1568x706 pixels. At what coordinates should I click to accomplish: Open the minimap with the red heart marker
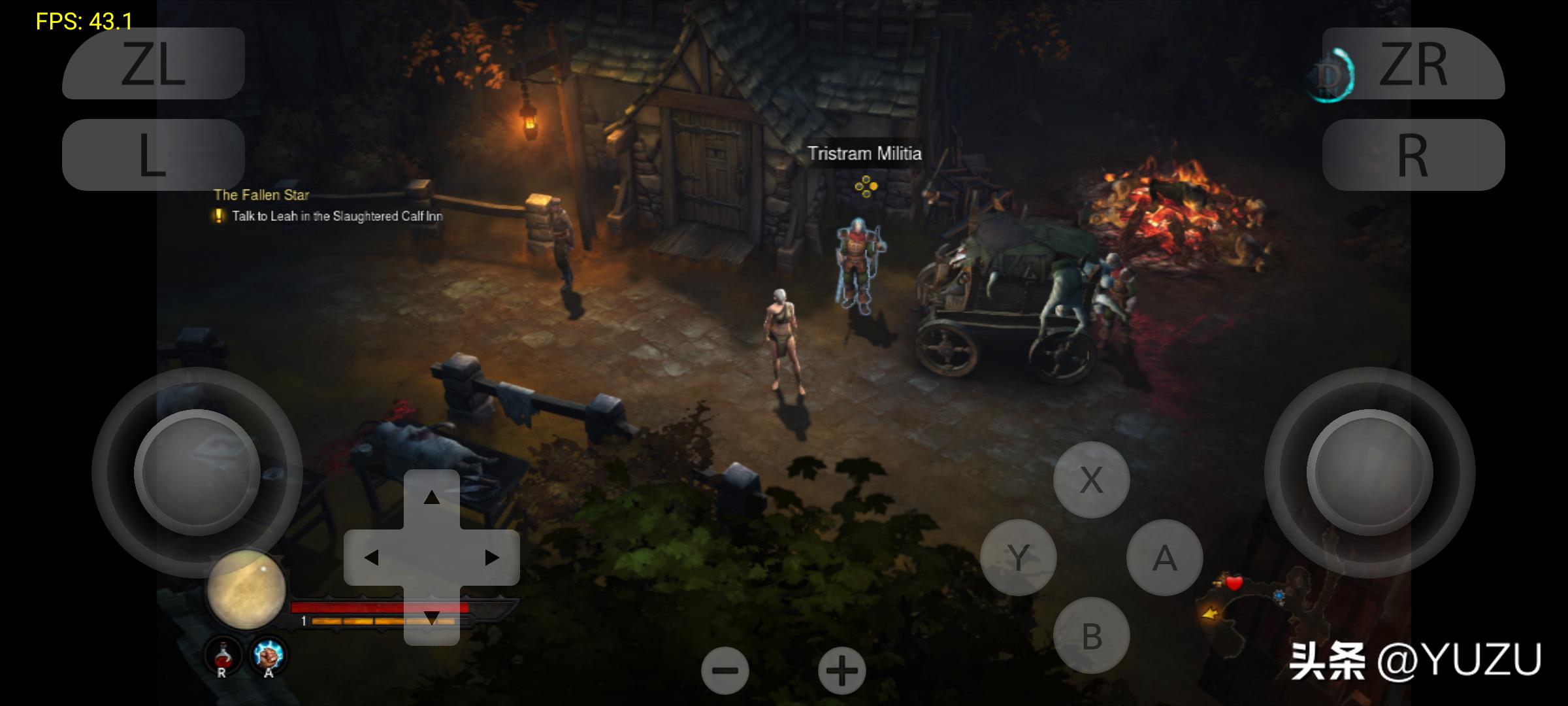(1261, 611)
